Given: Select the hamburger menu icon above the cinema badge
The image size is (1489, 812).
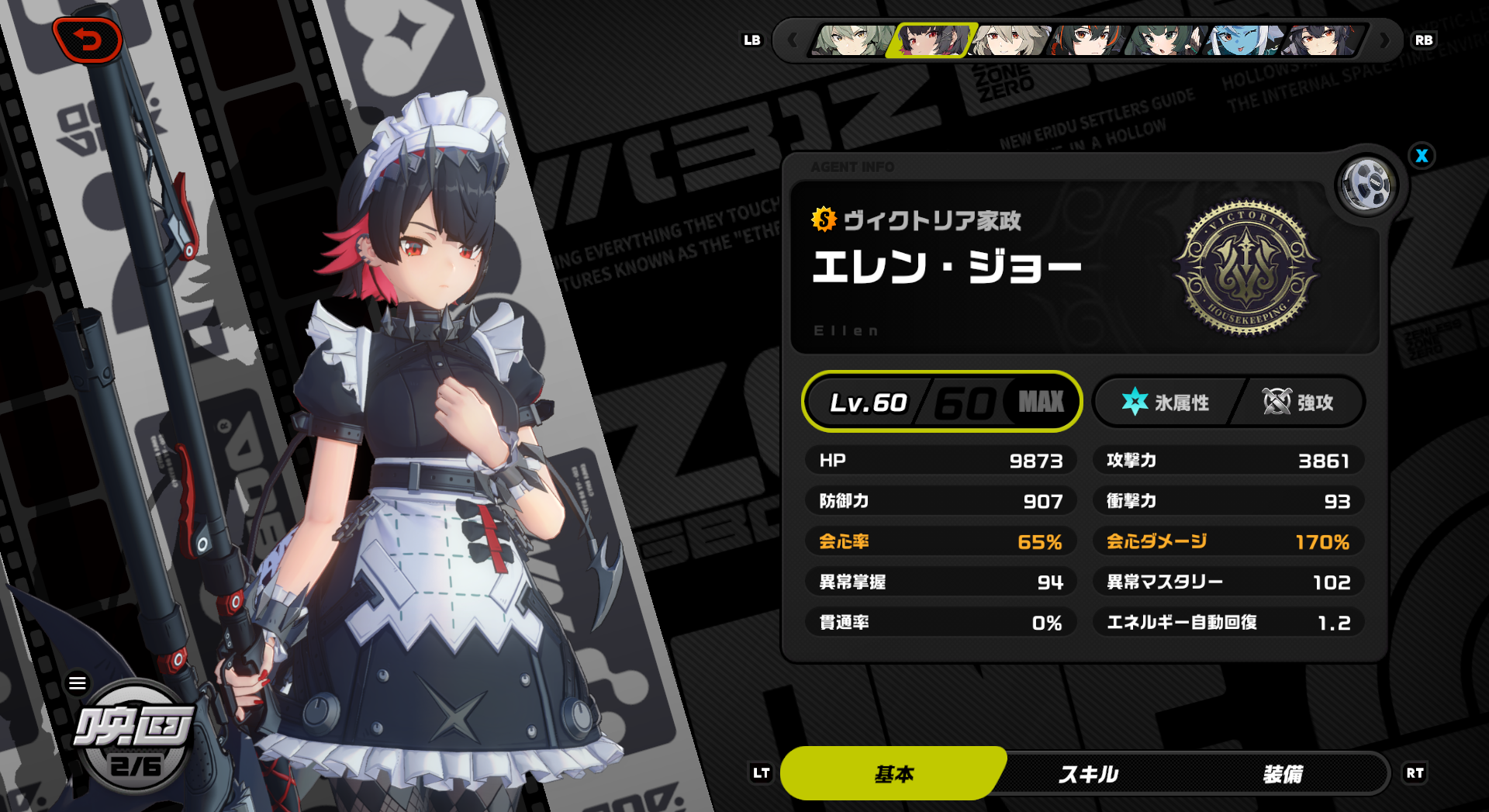Looking at the screenshot, I should pyautogui.click(x=78, y=682).
